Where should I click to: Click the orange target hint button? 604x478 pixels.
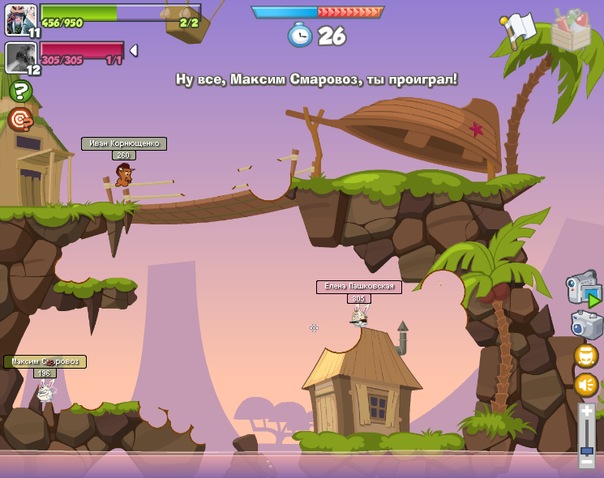pos(20,119)
